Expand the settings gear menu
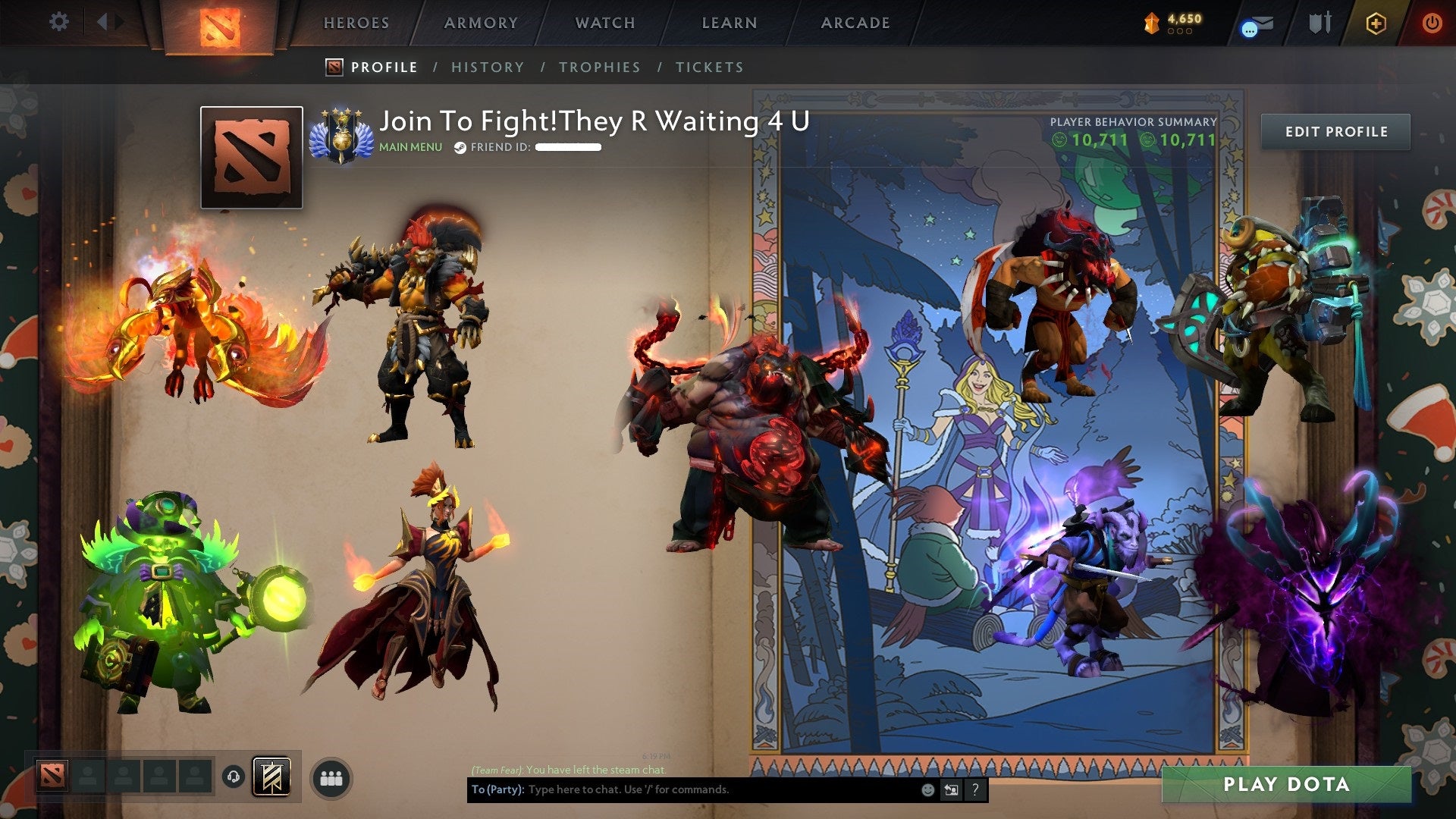Viewport: 1456px width, 819px height. [58, 21]
